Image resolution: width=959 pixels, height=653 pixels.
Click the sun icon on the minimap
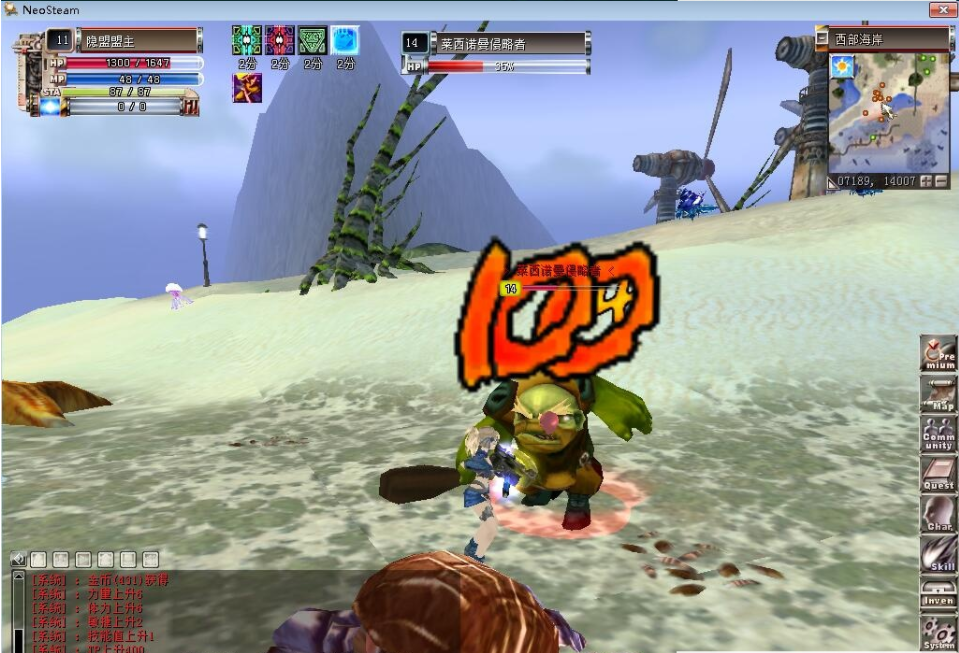click(842, 67)
